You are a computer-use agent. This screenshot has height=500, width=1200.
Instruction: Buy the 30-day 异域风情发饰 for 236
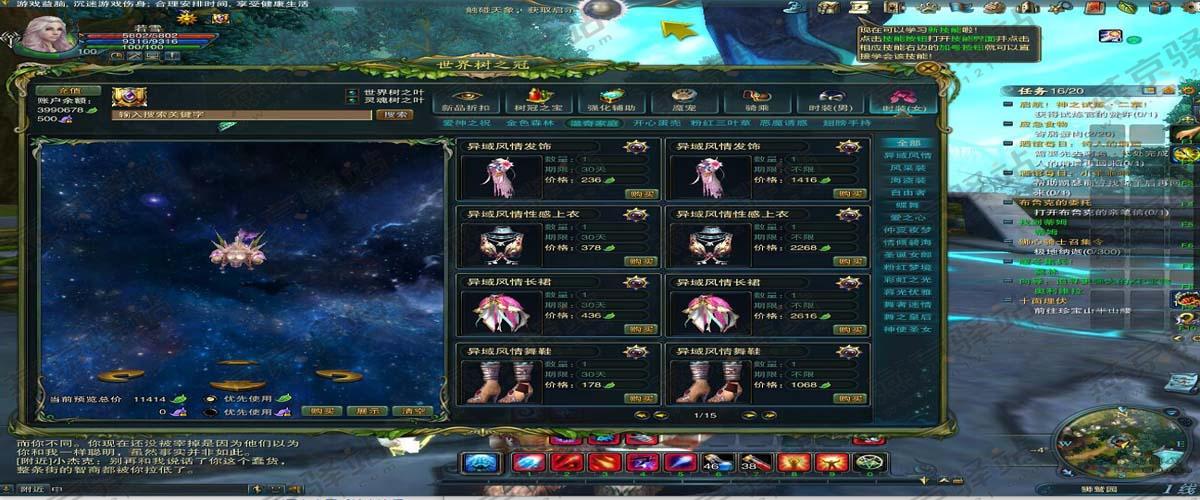[x=641, y=193]
